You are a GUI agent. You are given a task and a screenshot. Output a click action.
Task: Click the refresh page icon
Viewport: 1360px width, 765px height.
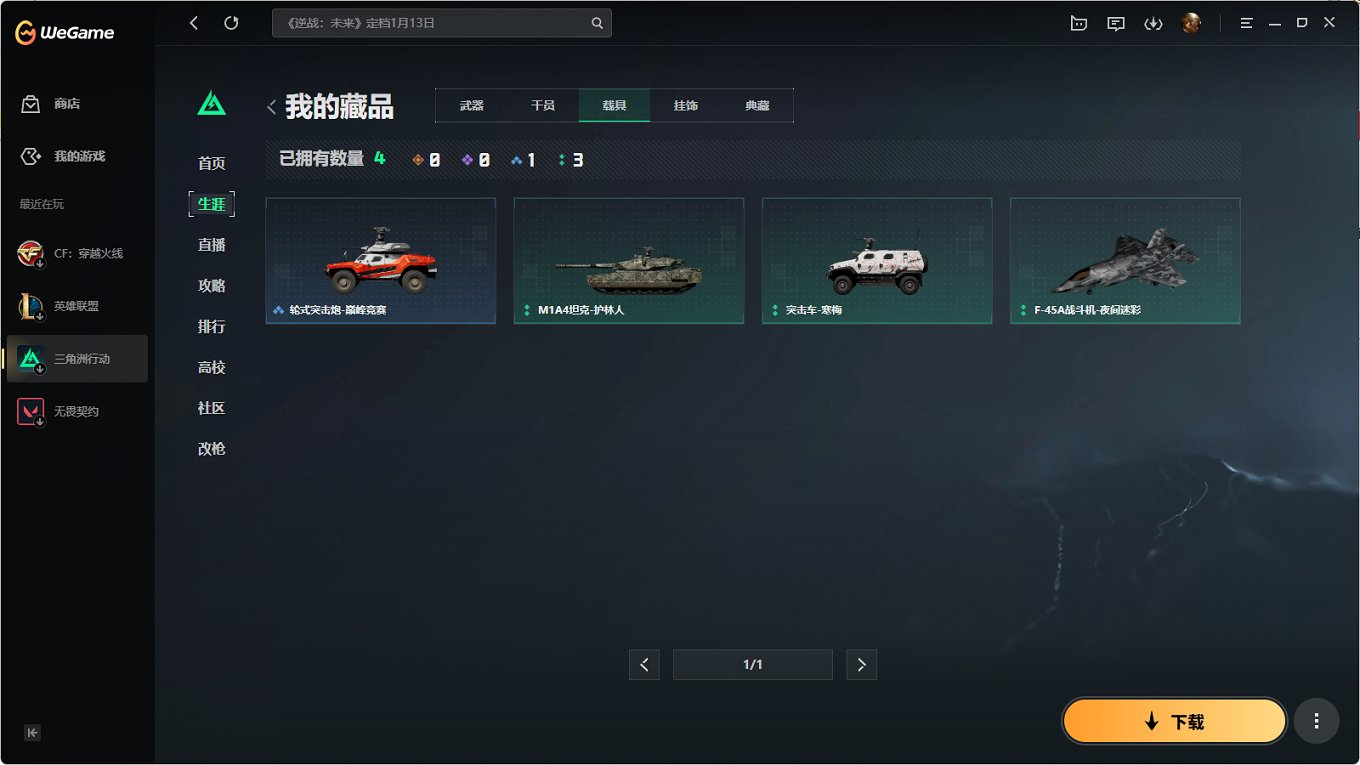(231, 22)
